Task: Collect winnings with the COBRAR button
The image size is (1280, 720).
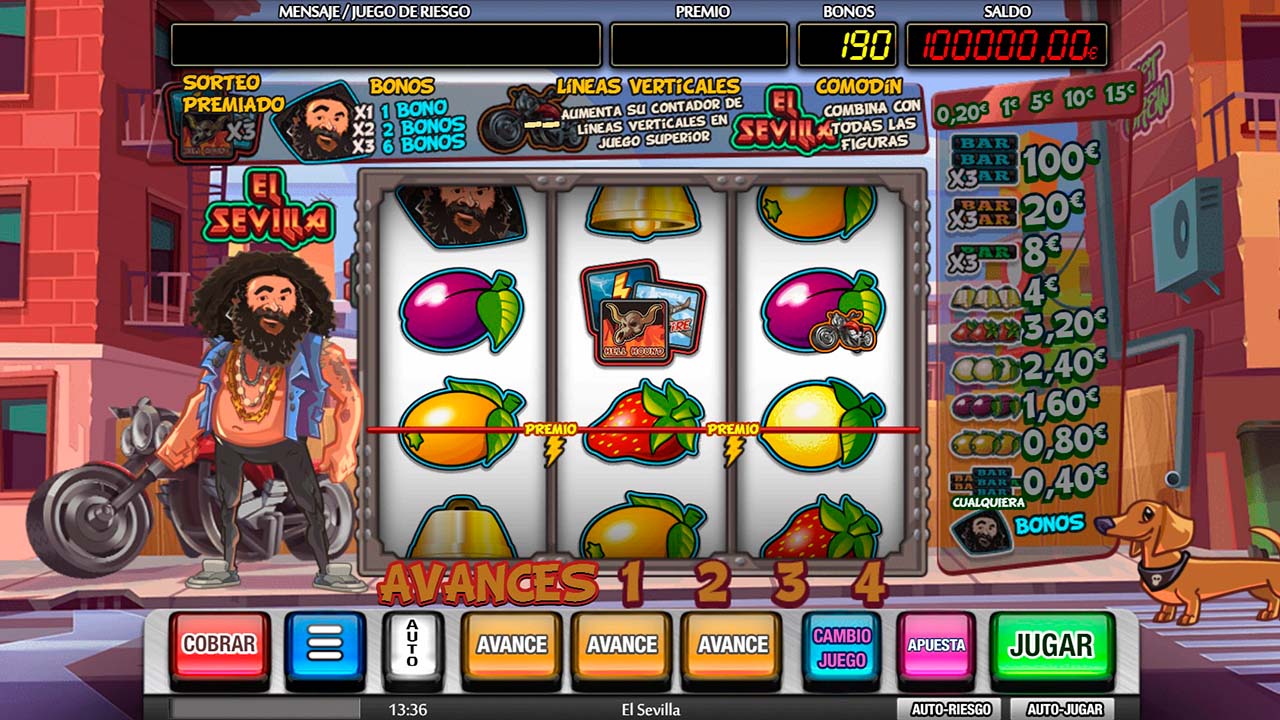Action: tap(219, 645)
